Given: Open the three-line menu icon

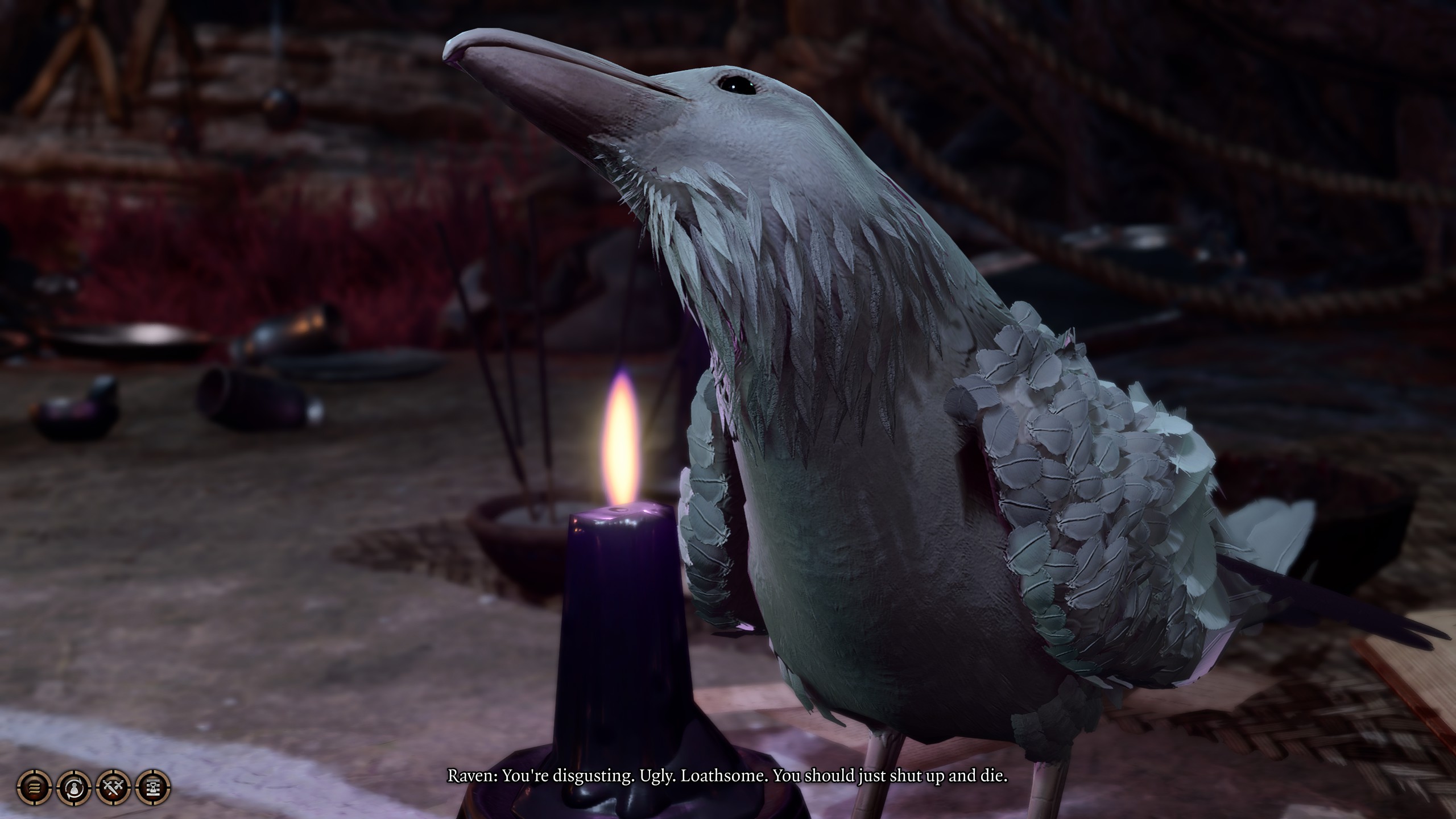Looking at the screenshot, I should tap(35, 788).
